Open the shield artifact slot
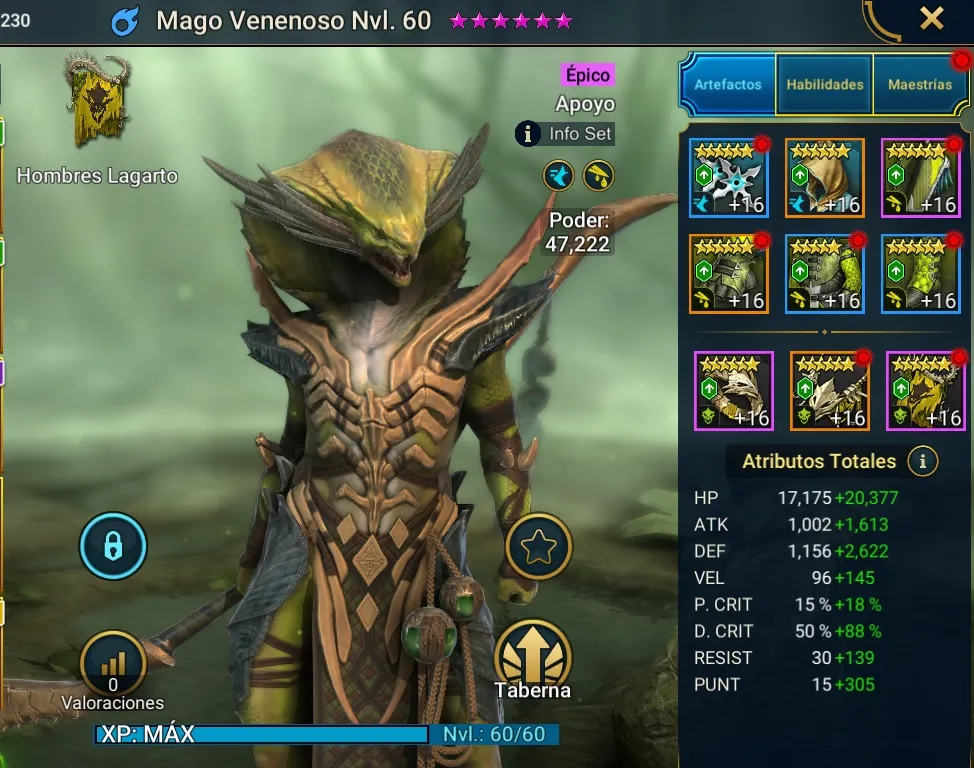The height and width of the screenshot is (768, 974). pyautogui.click(x=921, y=178)
